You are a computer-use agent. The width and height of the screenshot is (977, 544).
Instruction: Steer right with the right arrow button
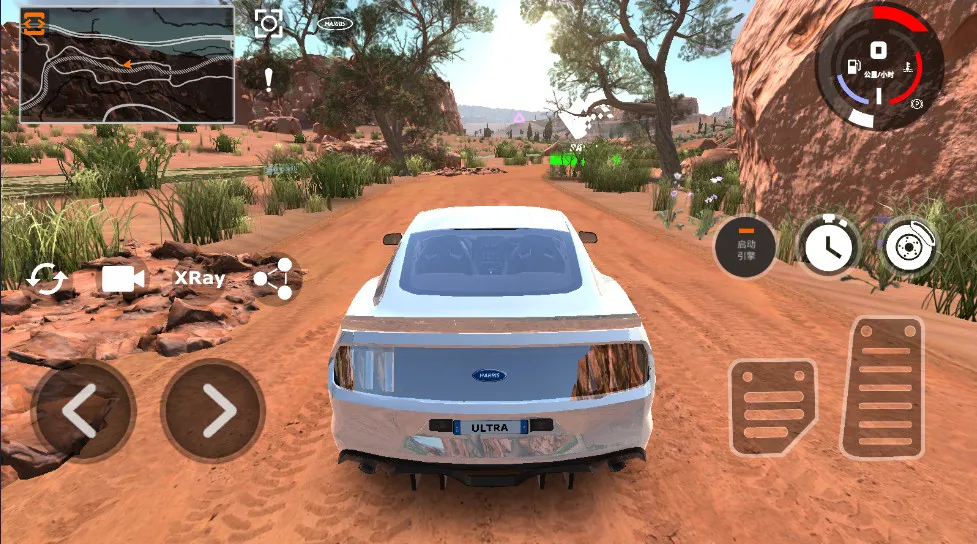click(213, 410)
